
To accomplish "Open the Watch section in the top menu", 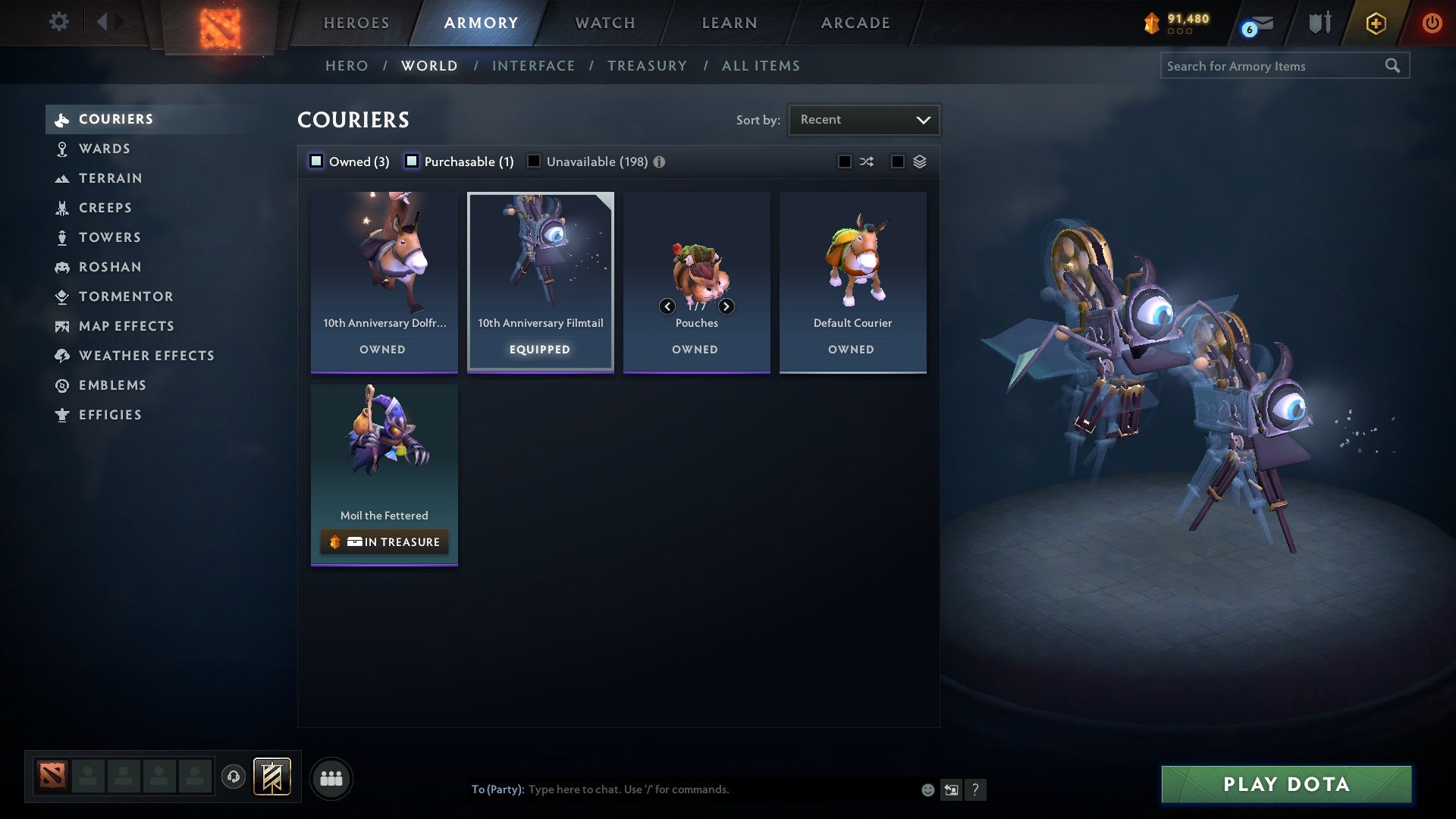I will pyautogui.click(x=604, y=23).
